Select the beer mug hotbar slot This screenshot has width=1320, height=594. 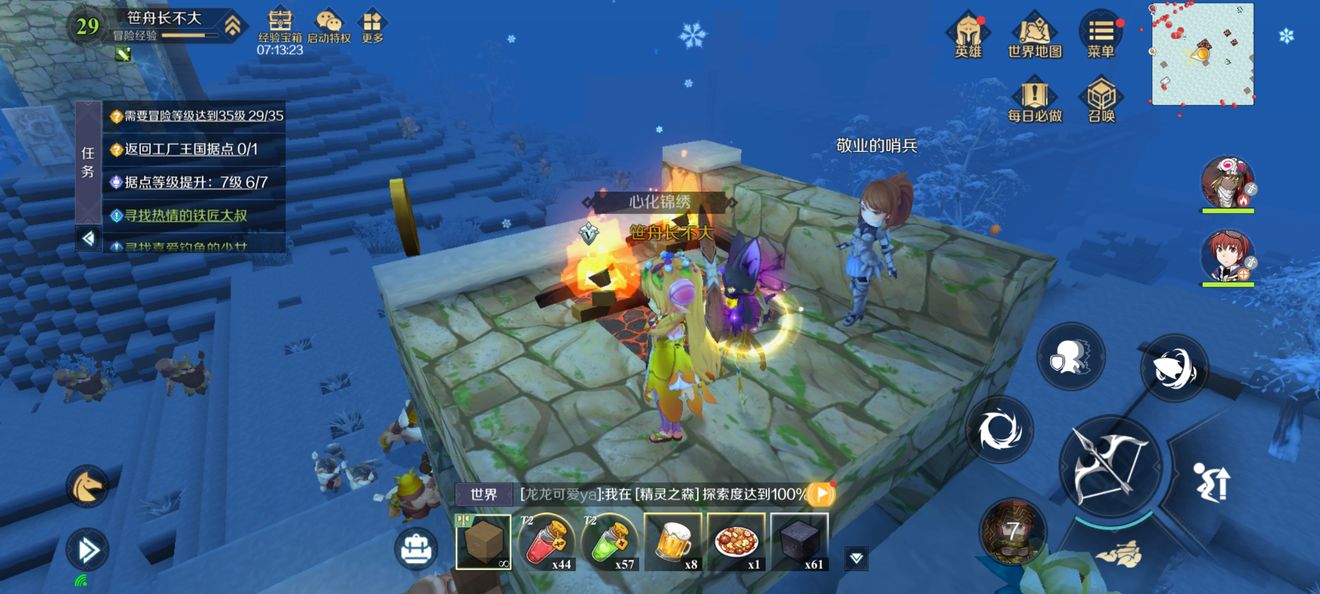pyautogui.click(x=672, y=542)
